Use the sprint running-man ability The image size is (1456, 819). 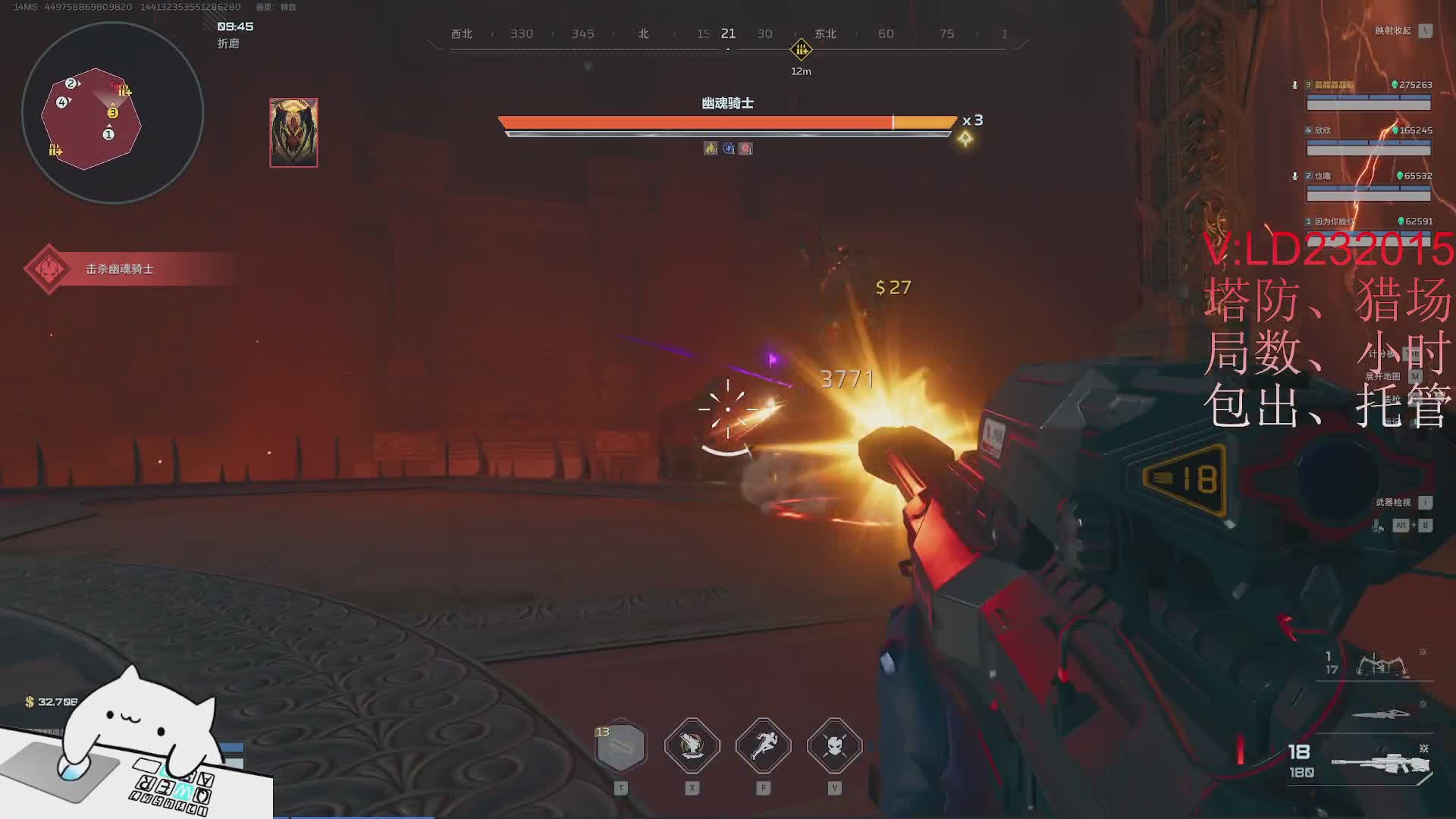pos(763,745)
